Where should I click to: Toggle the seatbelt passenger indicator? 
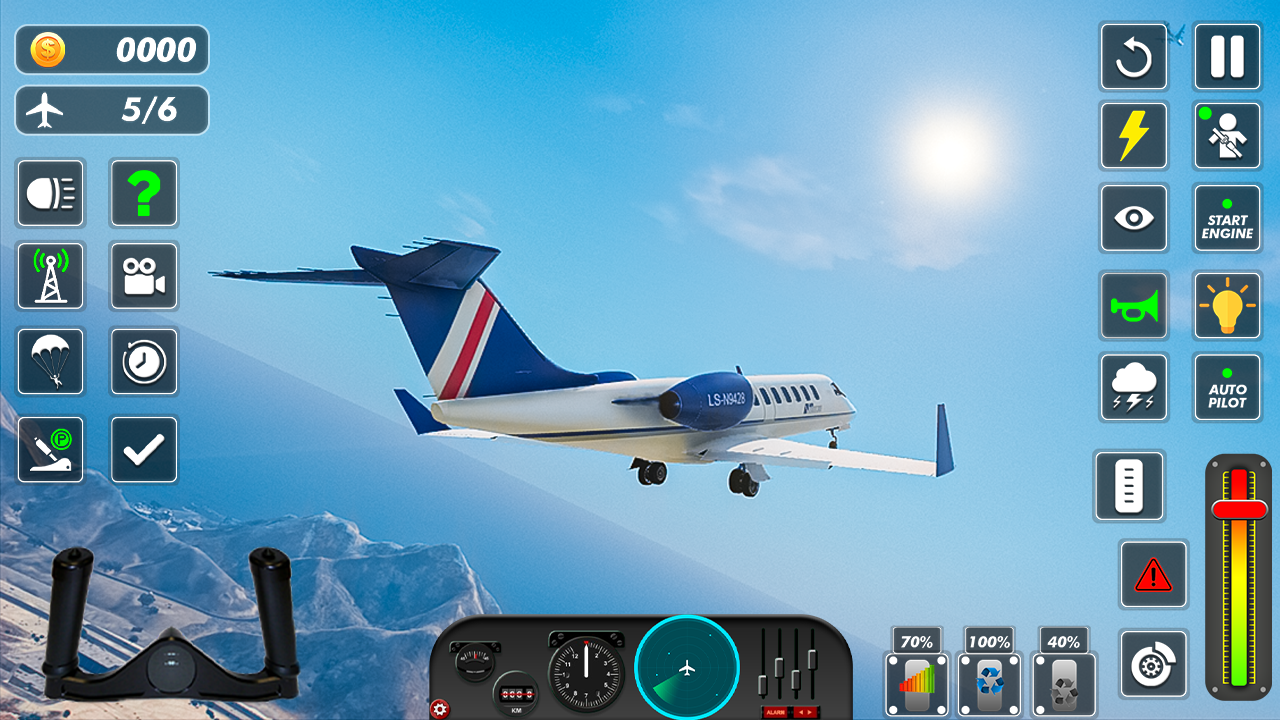point(1227,136)
